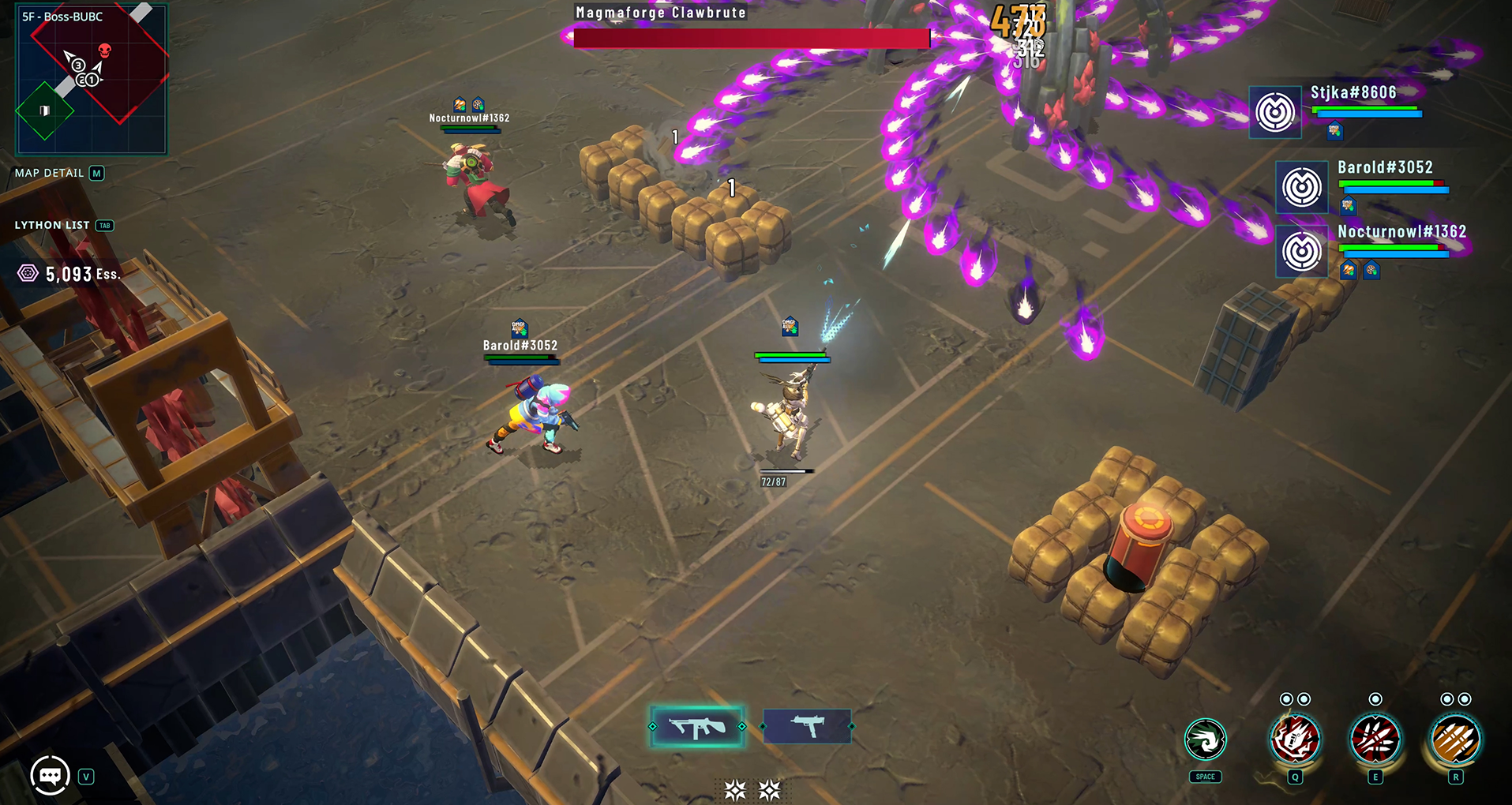Open the Lython List via TAB badge

(x=103, y=225)
